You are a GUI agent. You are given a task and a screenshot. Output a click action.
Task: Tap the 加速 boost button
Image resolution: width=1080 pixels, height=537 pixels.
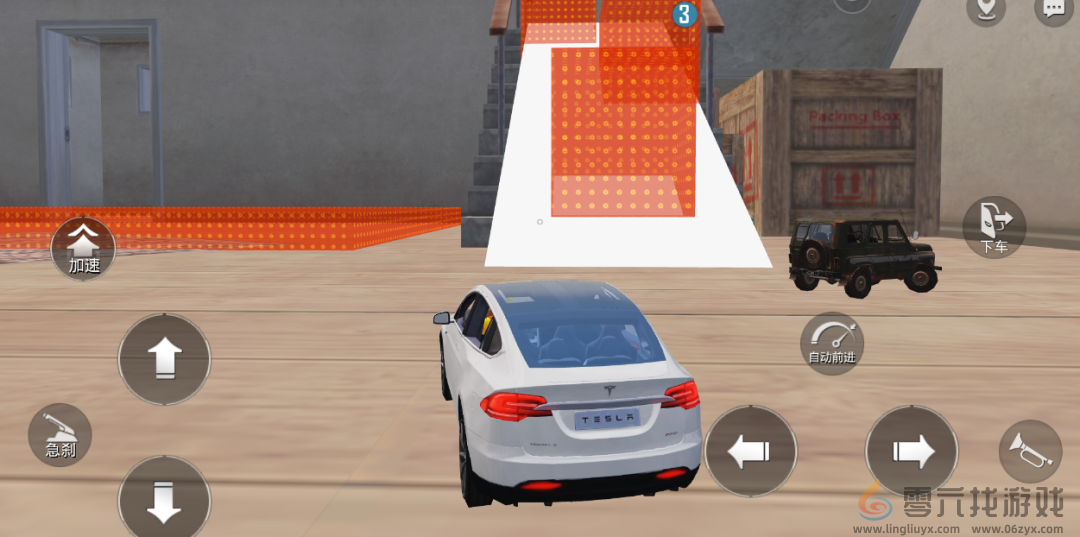point(84,248)
